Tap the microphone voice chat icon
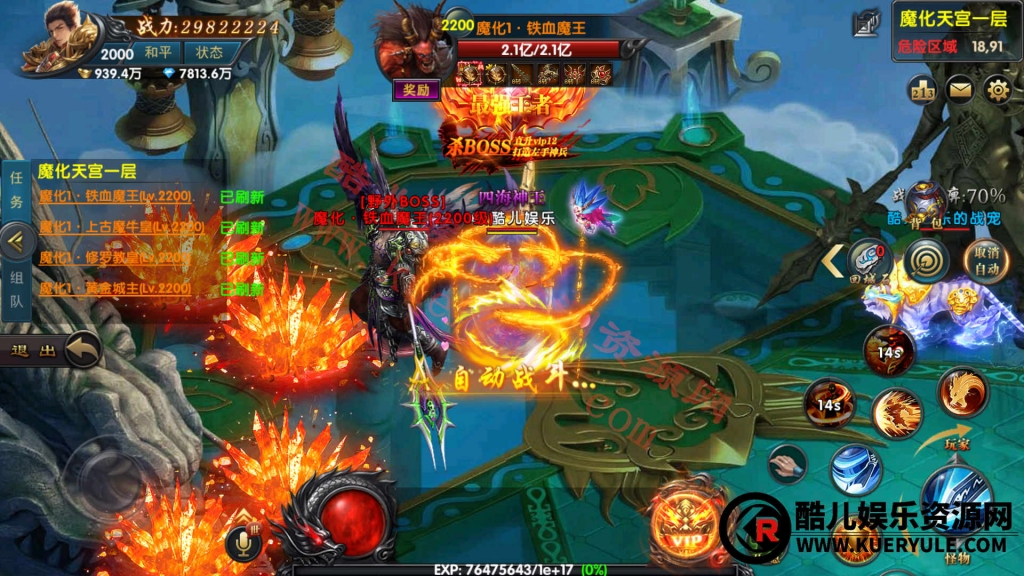Image resolution: width=1024 pixels, height=576 pixels. (240, 543)
